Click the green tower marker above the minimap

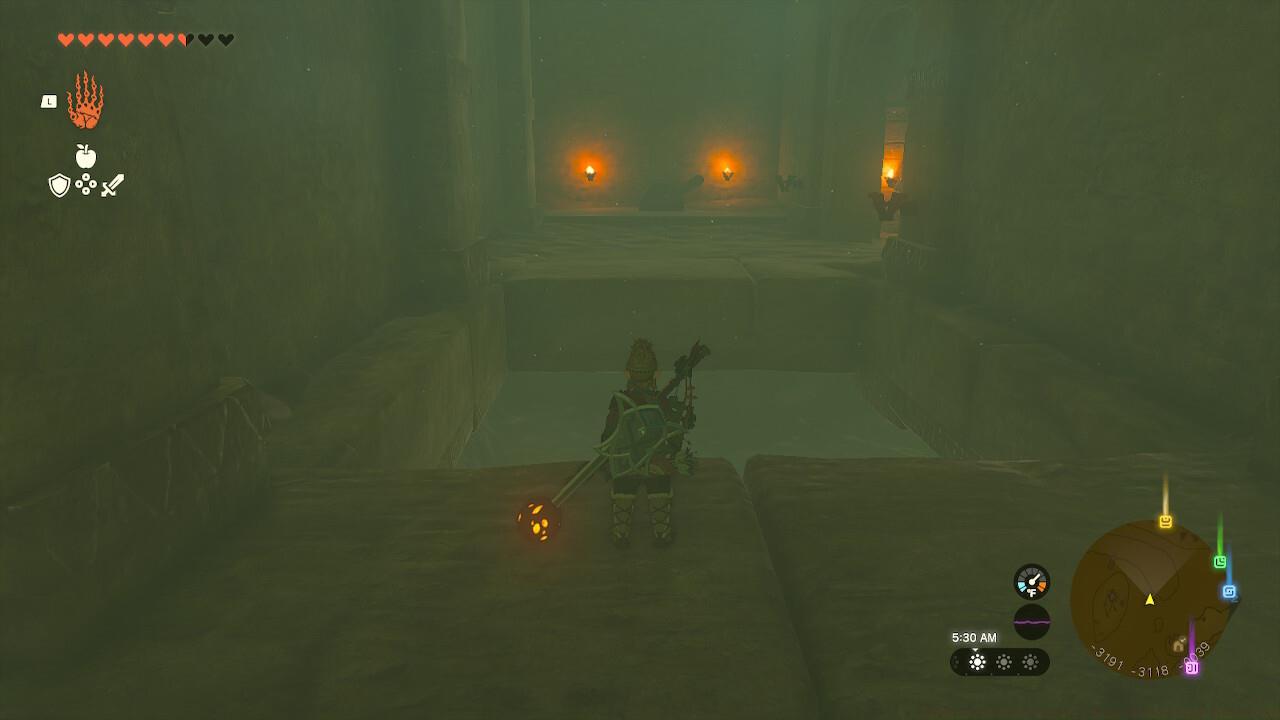click(x=1219, y=562)
